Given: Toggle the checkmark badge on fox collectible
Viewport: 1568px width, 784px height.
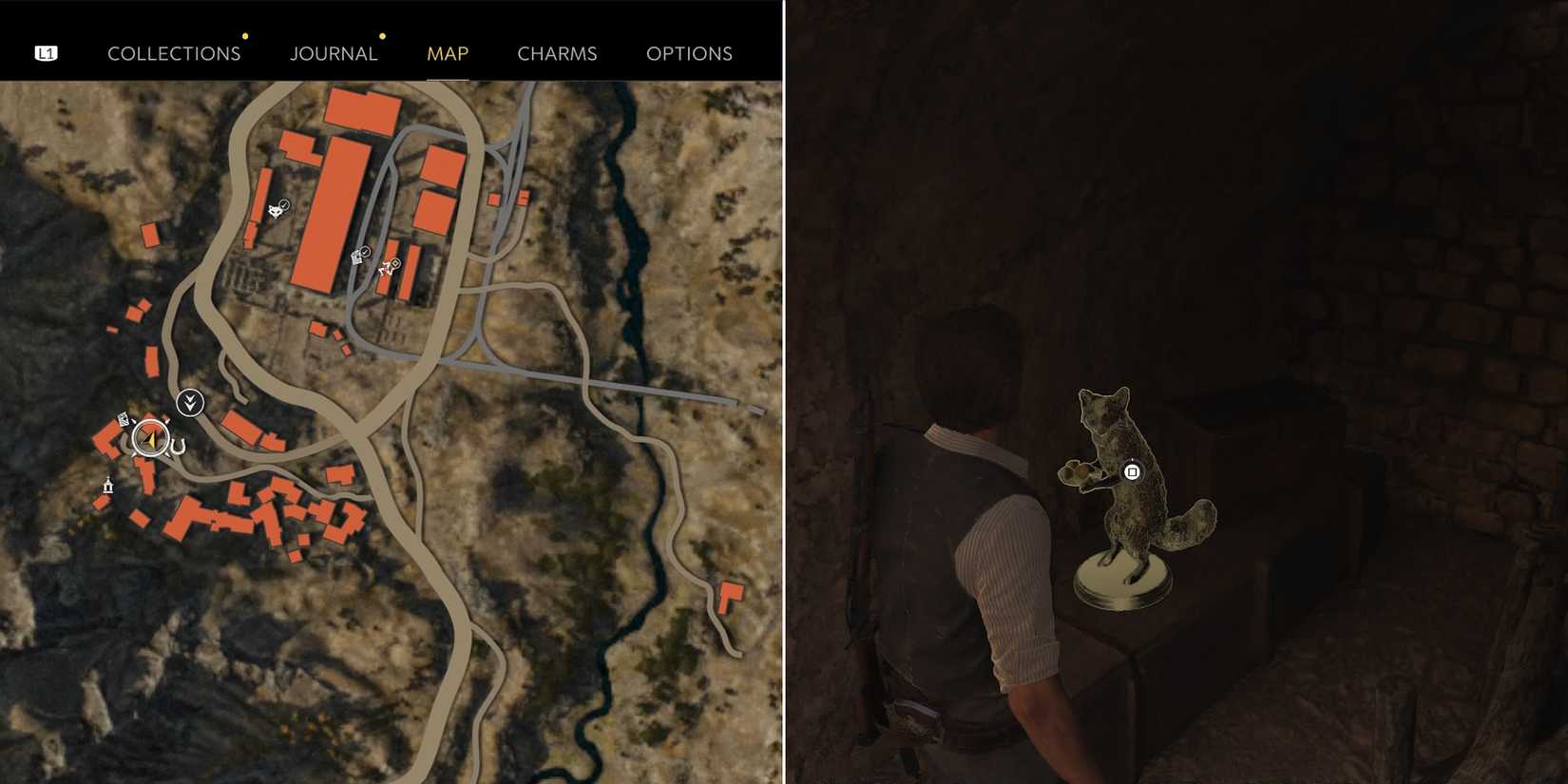Looking at the screenshot, I should 284,204.
